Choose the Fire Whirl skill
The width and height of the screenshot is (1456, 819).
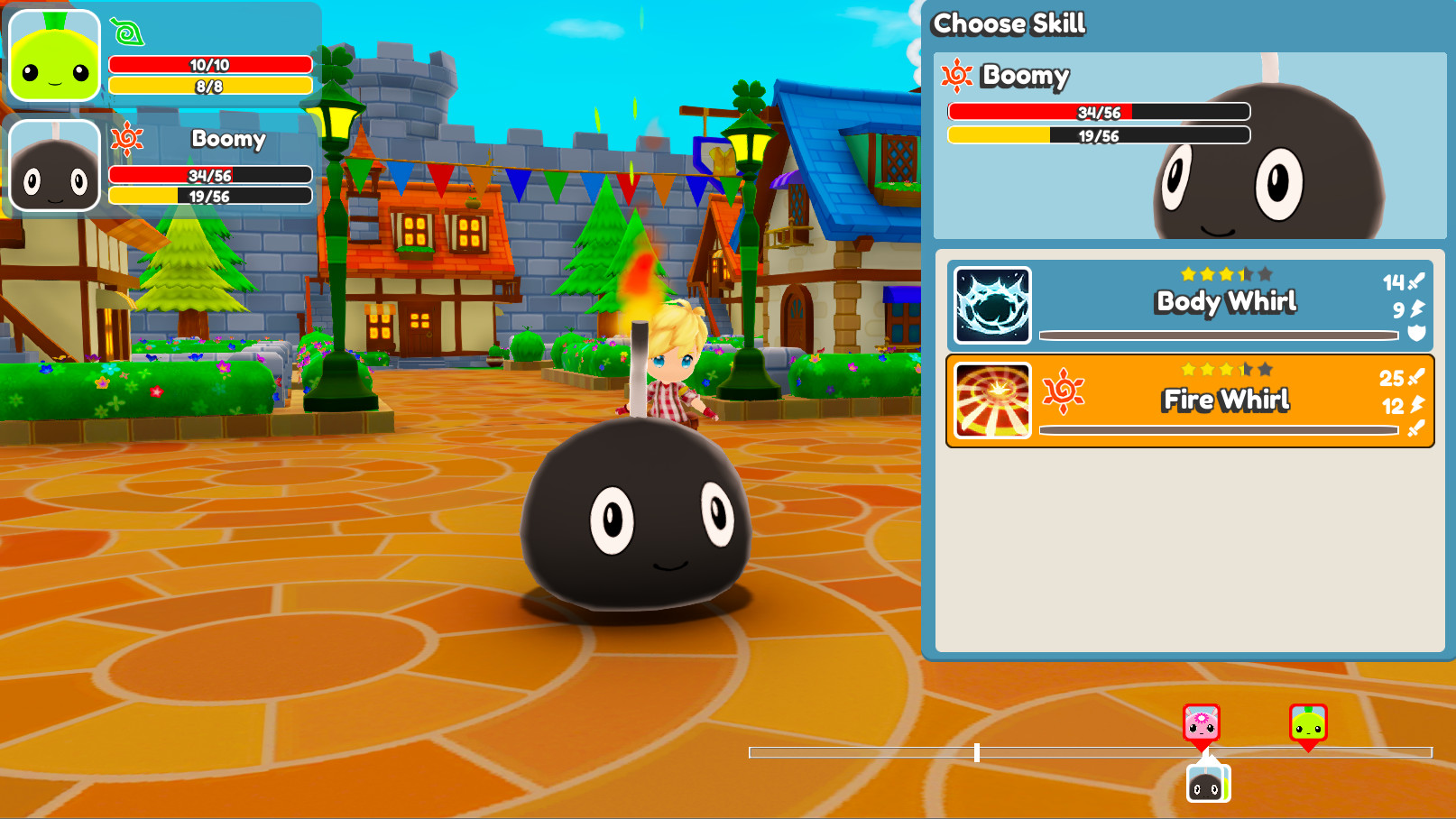[x=1190, y=400]
